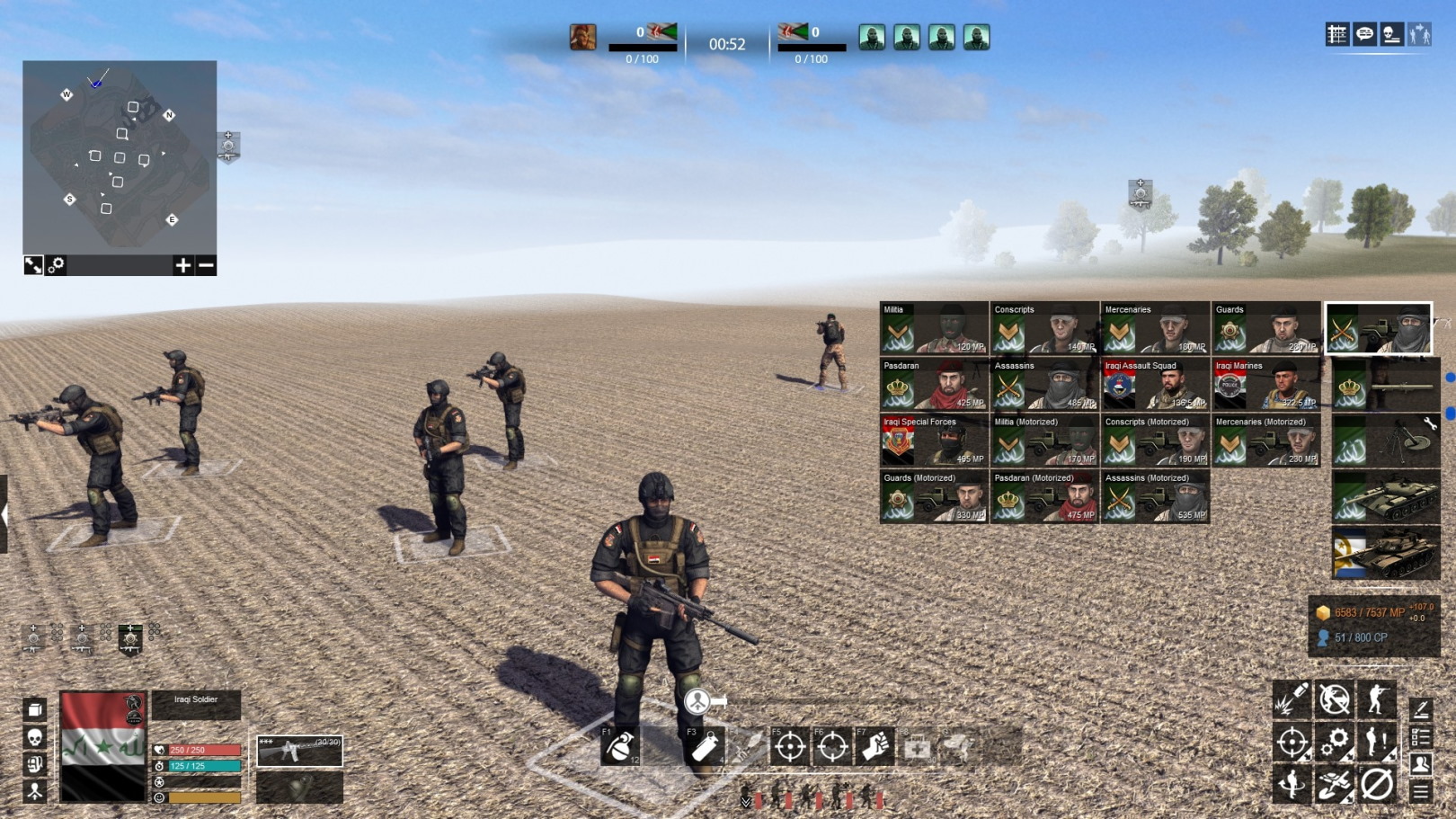Open the minimap gear settings

57,265
